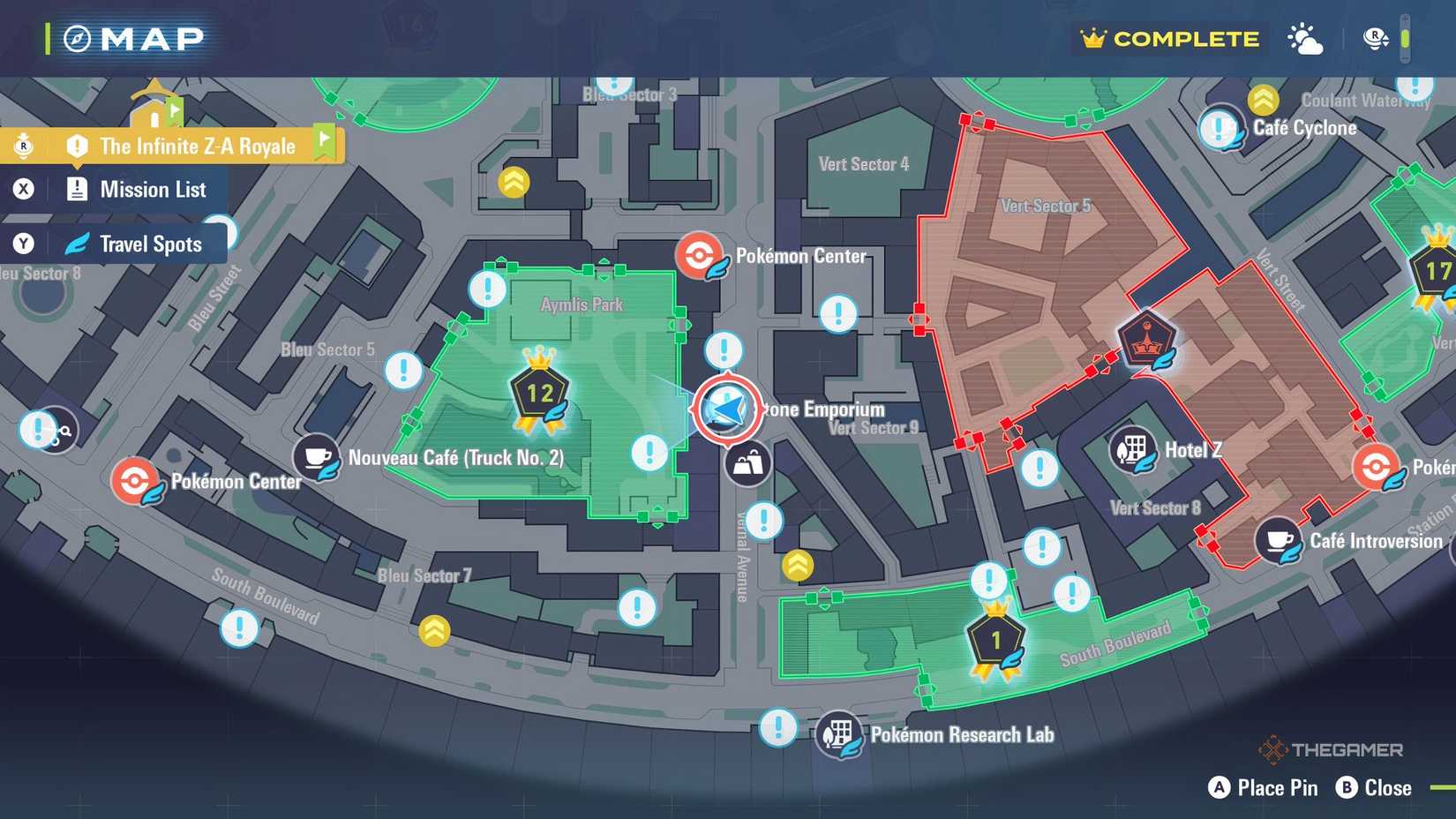
Task: Click the Nouveau Café (Truck No. 2) coffee icon
Action: [317, 458]
